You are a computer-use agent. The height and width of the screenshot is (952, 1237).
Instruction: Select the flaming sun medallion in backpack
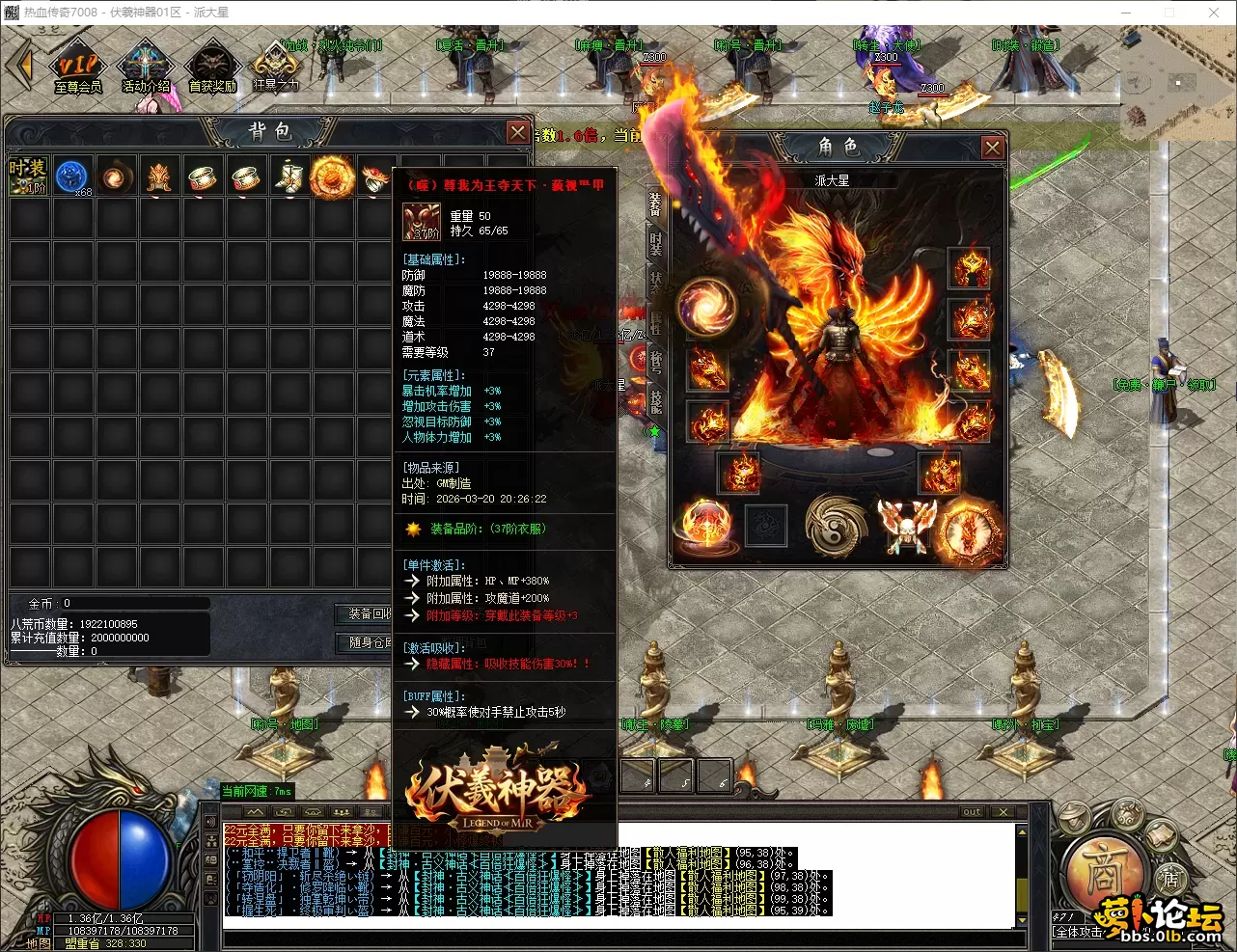coord(332,177)
